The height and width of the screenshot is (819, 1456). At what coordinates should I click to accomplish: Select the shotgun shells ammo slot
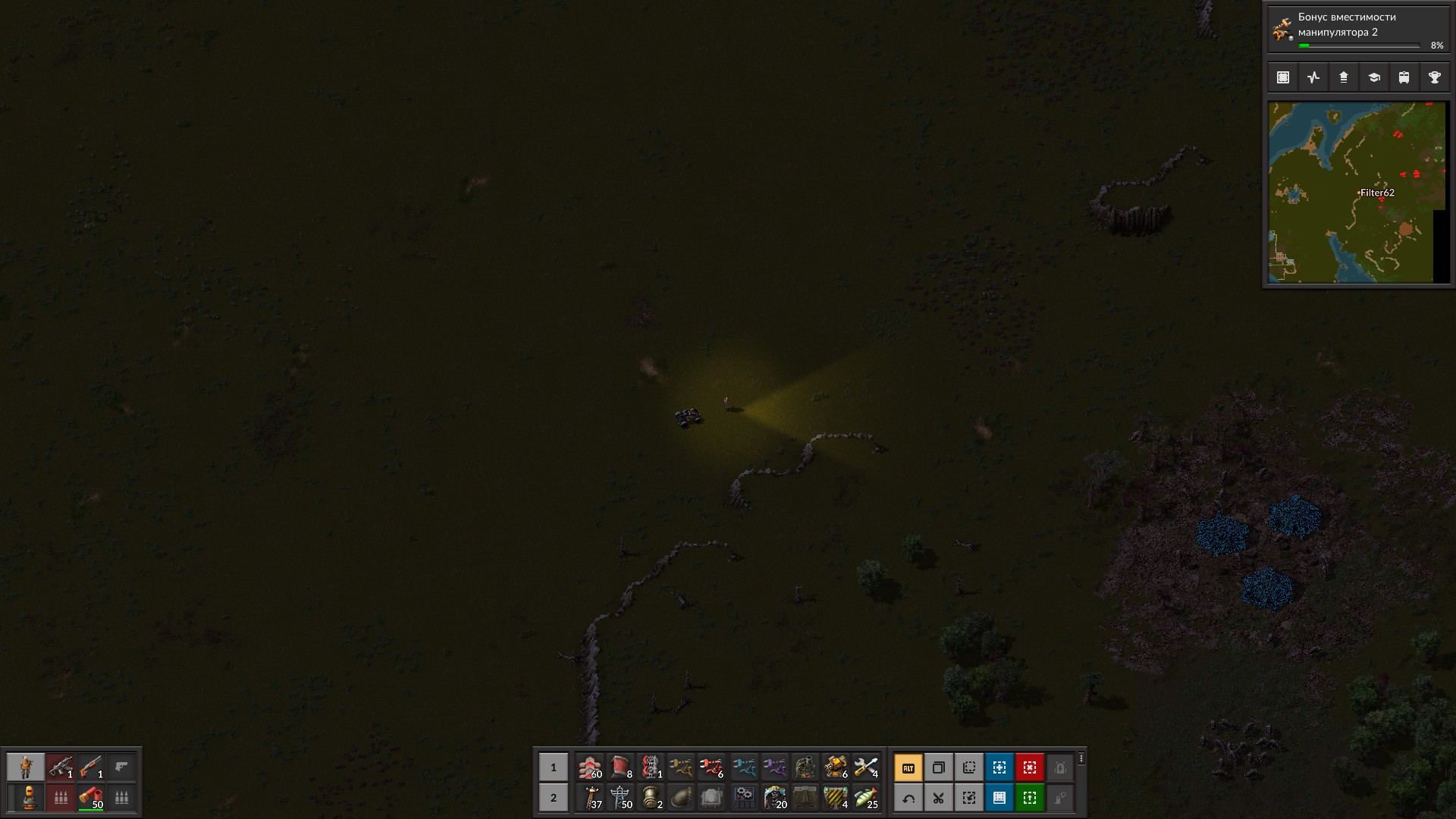pyautogui.click(x=91, y=798)
